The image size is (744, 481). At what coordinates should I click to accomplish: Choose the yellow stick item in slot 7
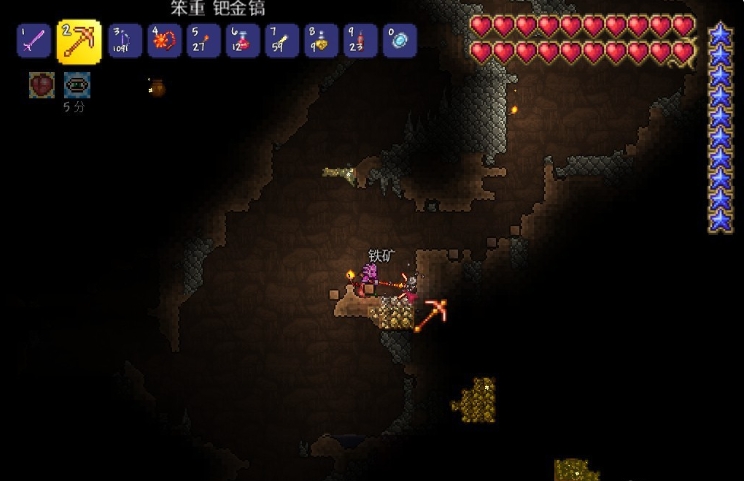pyautogui.click(x=282, y=41)
